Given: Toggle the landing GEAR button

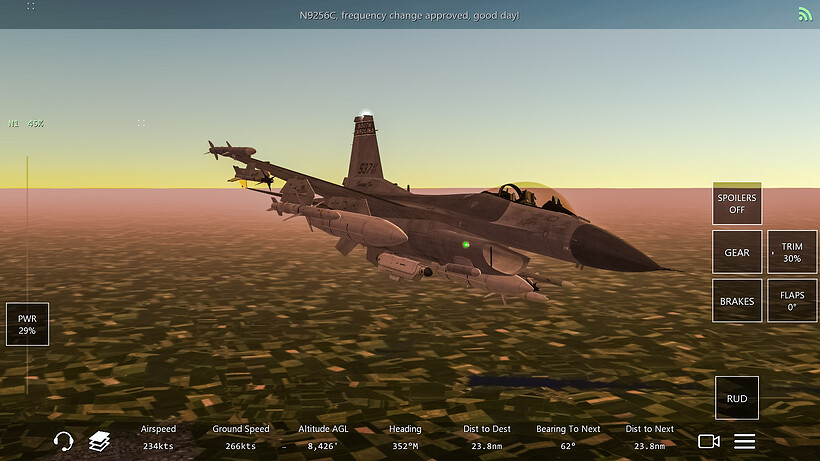Looking at the screenshot, I should 737,253.
